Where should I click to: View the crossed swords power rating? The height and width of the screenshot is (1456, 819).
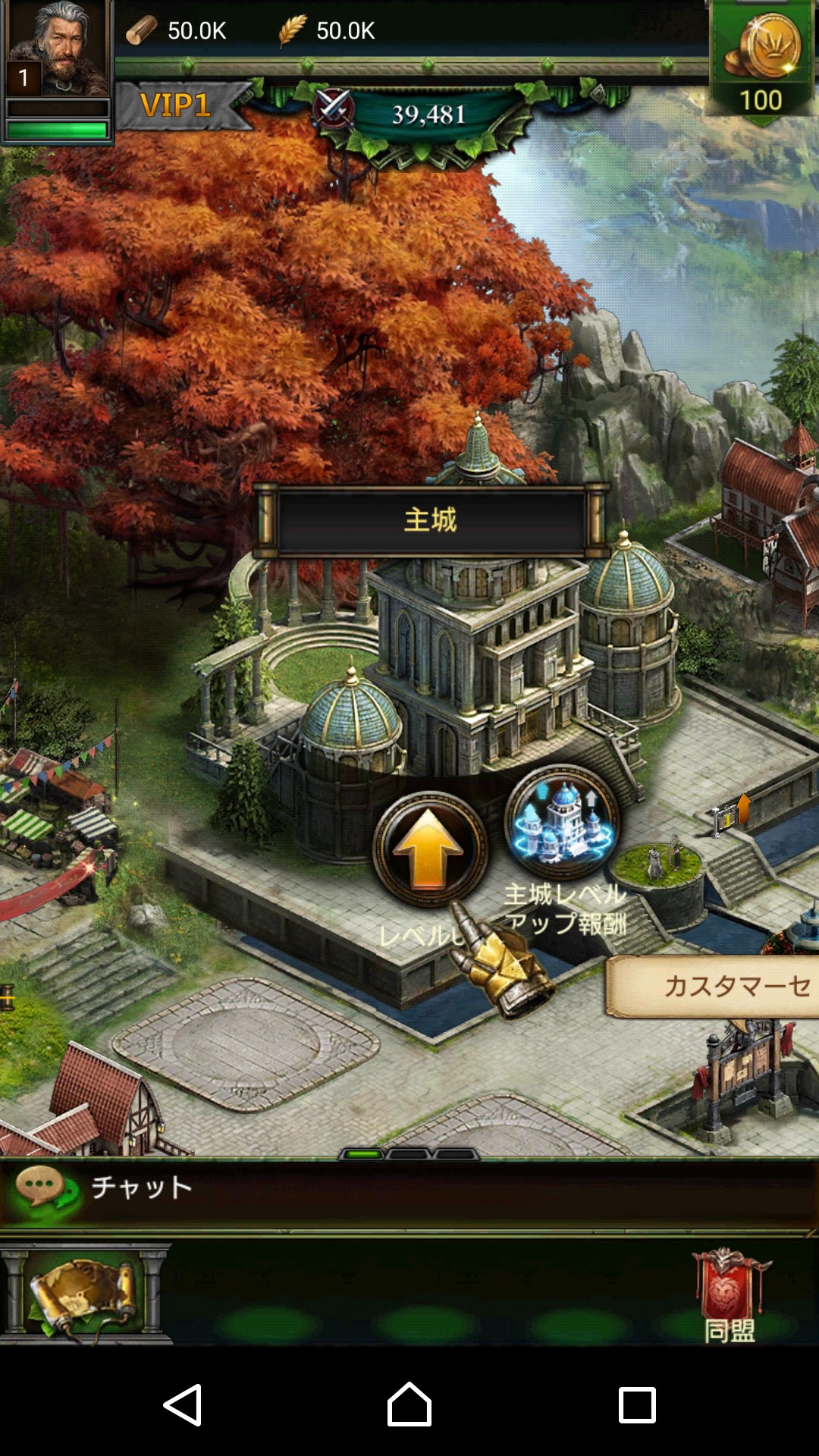click(409, 114)
